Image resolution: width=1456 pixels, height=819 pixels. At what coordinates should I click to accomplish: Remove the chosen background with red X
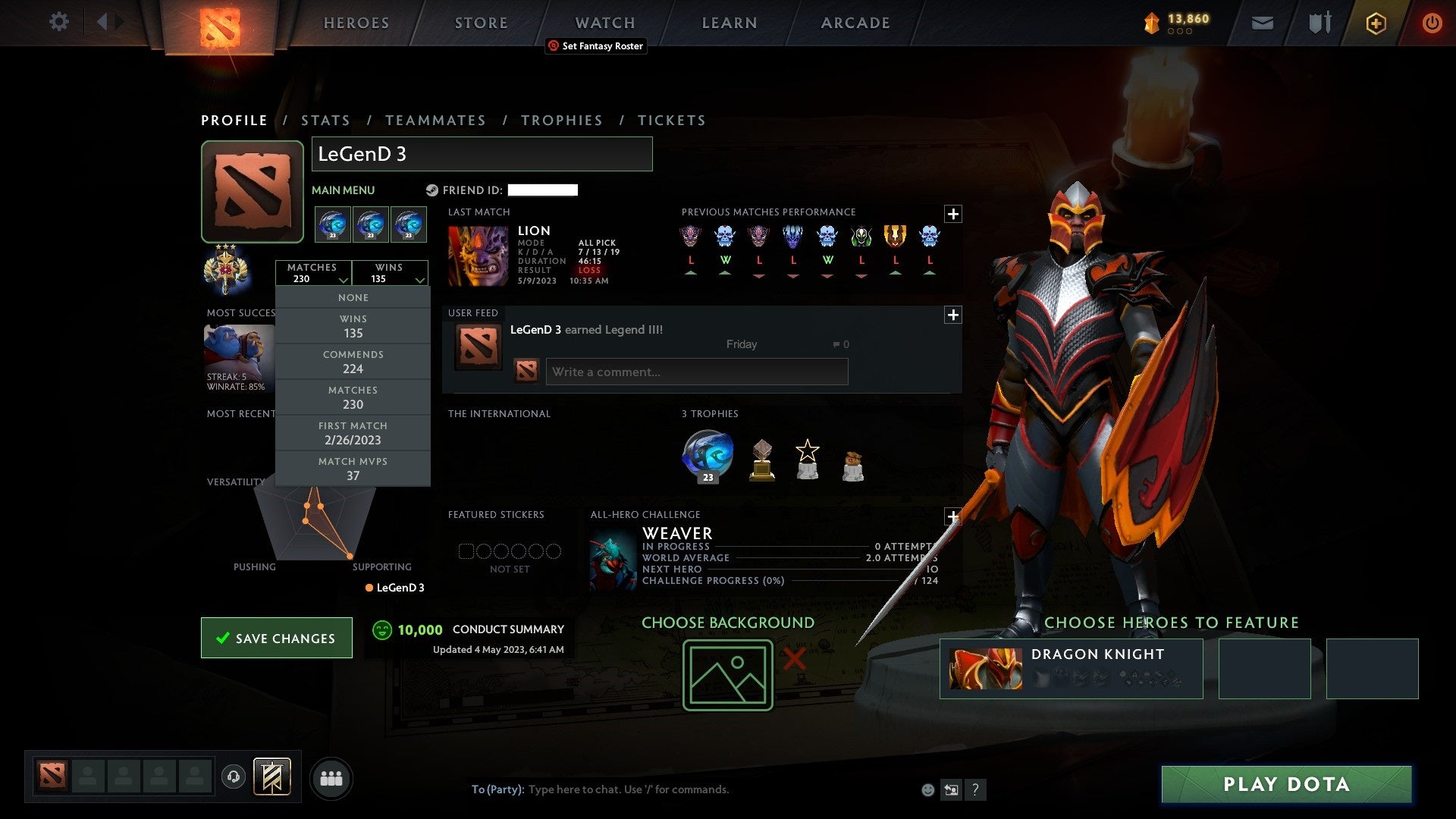coord(793,661)
